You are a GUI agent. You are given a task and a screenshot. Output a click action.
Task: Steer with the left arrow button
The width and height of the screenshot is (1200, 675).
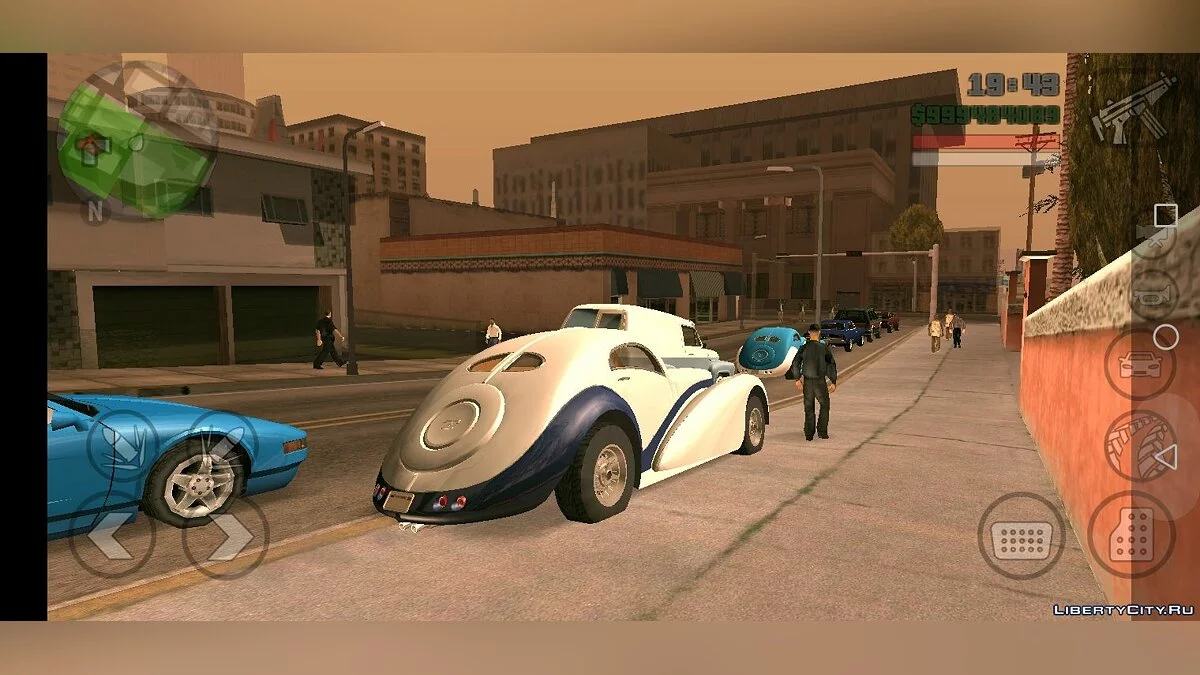click(111, 536)
